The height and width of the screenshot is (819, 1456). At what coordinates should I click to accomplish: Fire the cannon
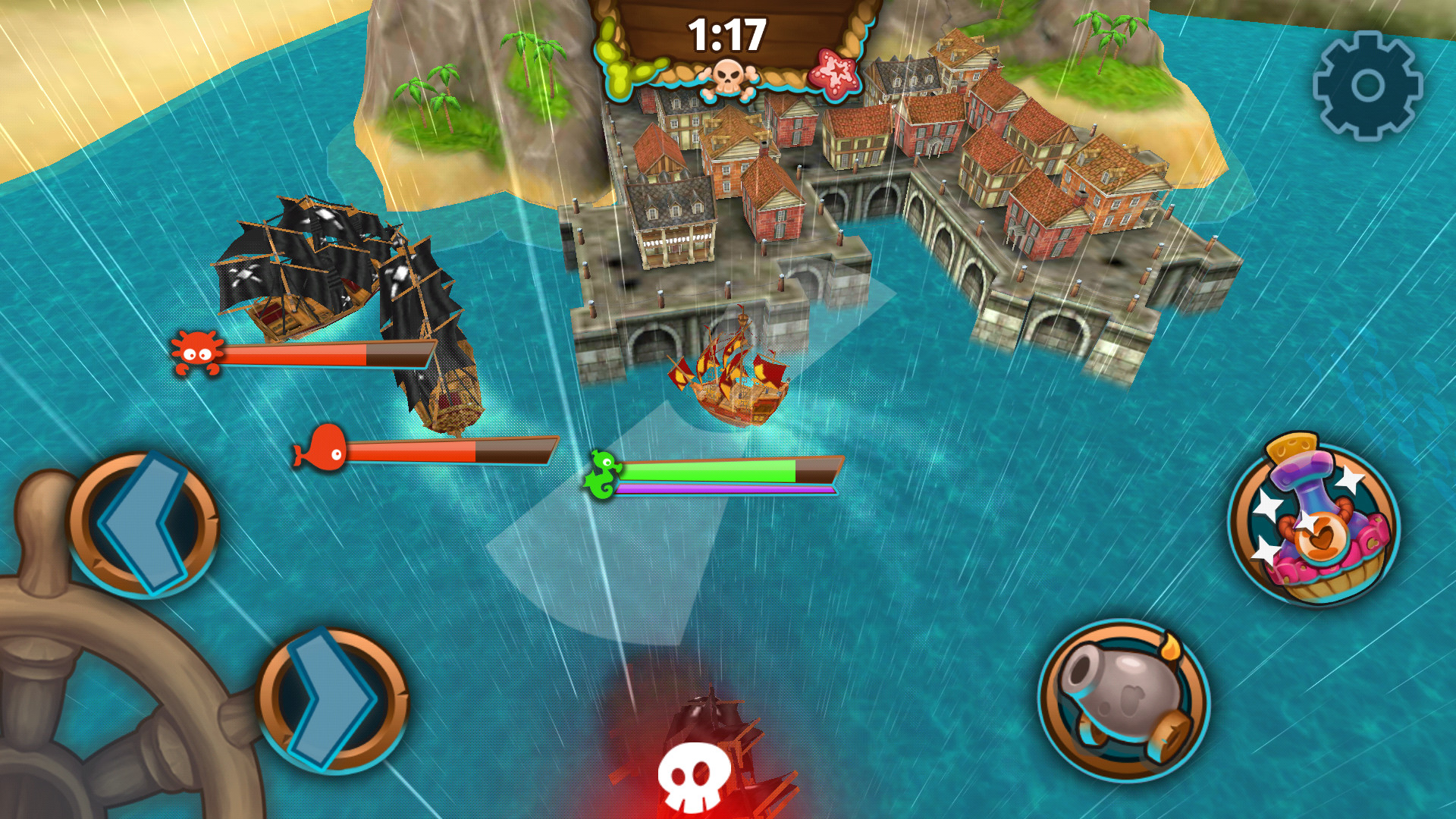click(x=1125, y=698)
